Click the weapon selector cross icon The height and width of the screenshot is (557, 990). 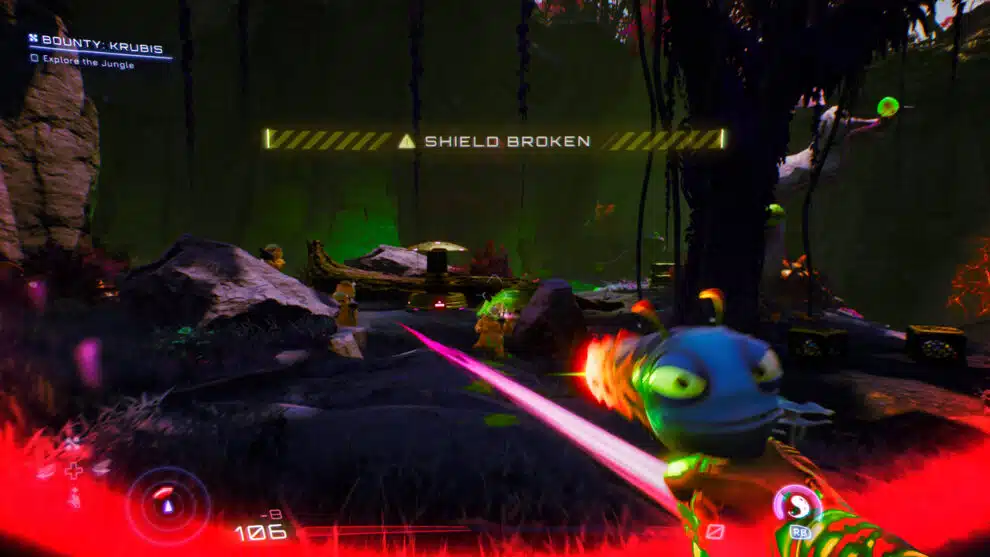[x=74, y=469]
